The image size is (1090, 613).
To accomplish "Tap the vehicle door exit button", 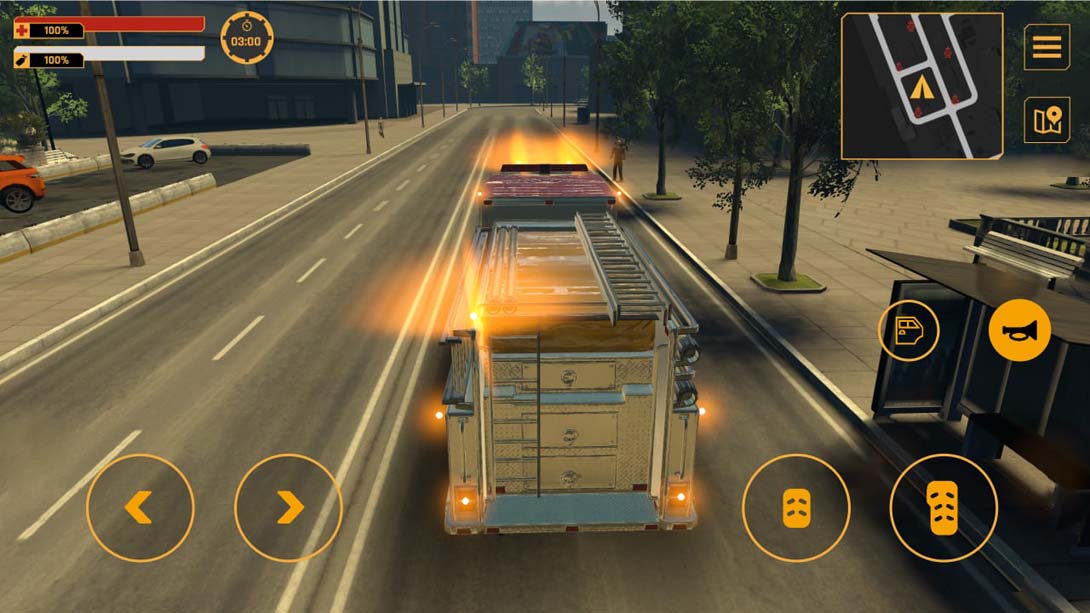I will tap(908, 330).
